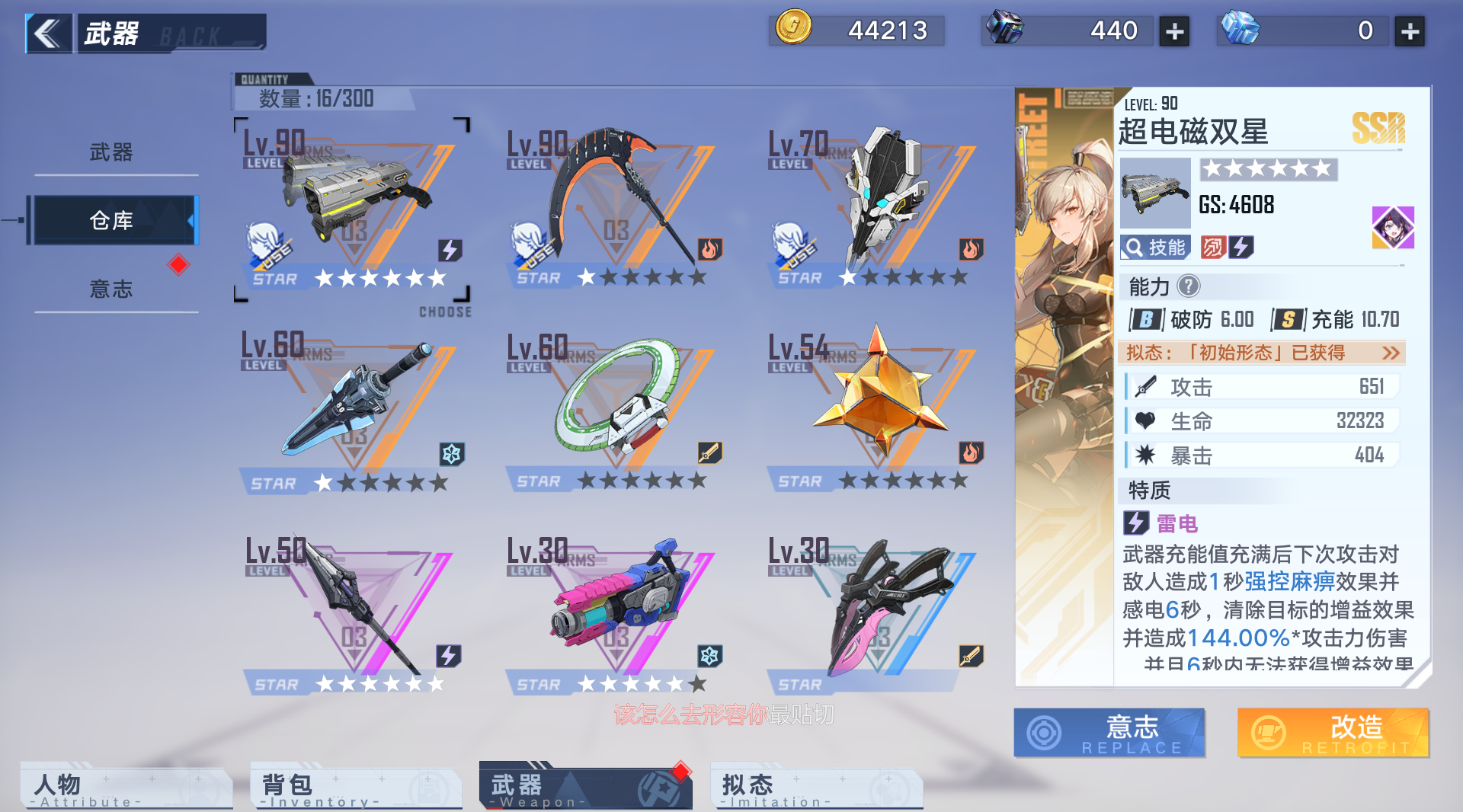Screen dimensions: 1463x812
Task: Click the 雷电 thunder trait icon
Action: (x=1137, y=523)
